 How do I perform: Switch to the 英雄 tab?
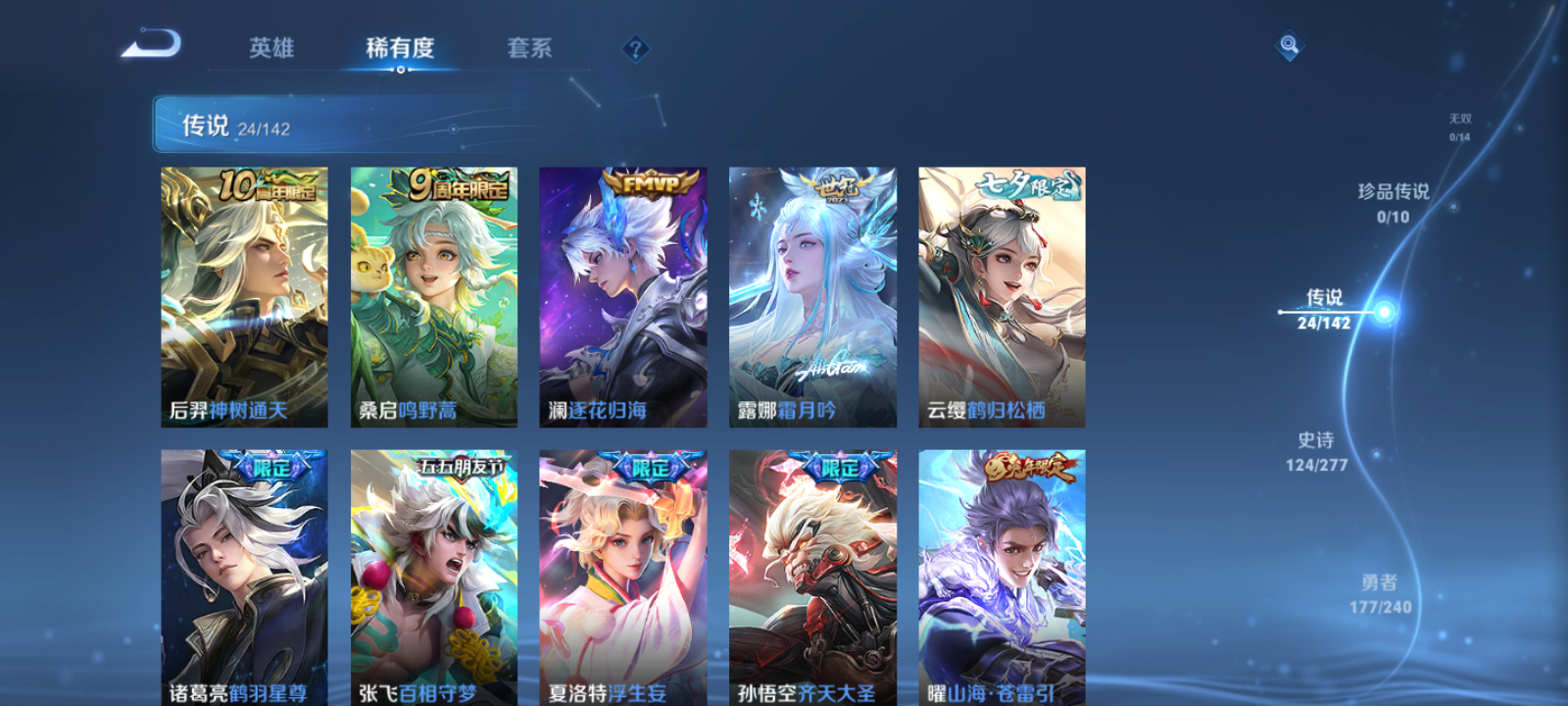point(271,48)
